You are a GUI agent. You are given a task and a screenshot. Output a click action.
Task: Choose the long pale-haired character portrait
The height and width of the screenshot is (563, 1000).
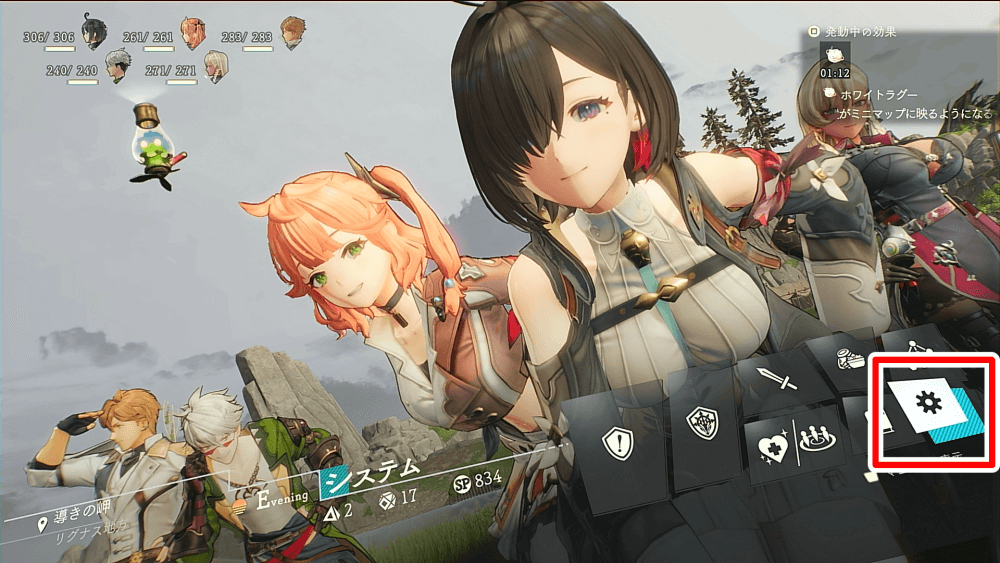pos(216,65)
